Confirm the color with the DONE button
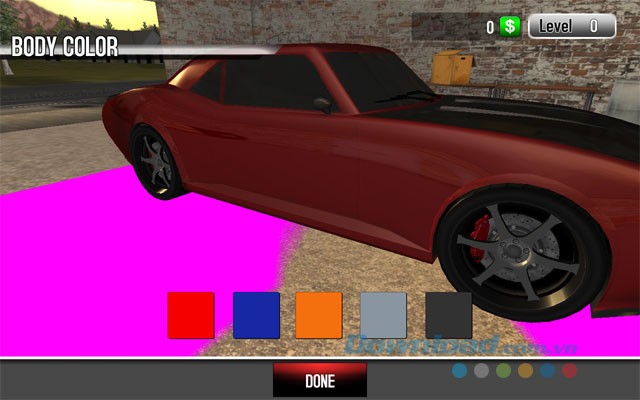 (x=320, y=380)
